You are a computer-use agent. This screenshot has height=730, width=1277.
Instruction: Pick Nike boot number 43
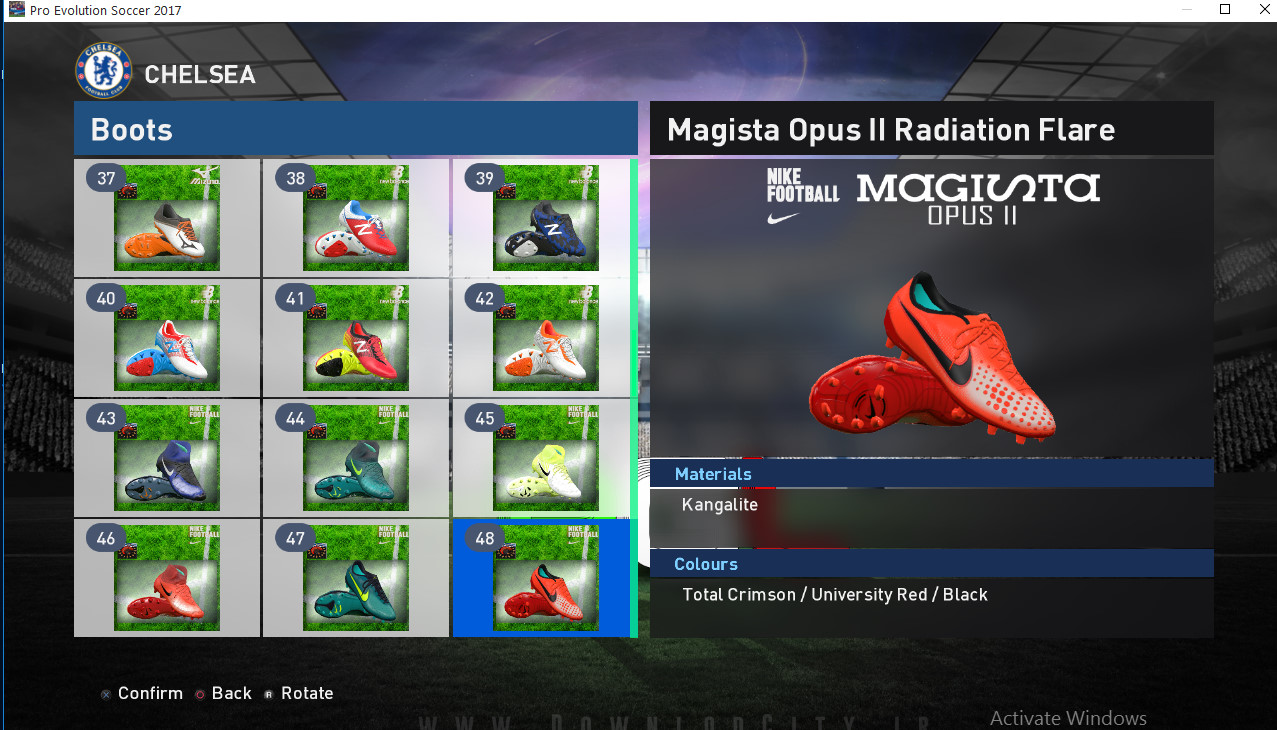click(166, 458)
